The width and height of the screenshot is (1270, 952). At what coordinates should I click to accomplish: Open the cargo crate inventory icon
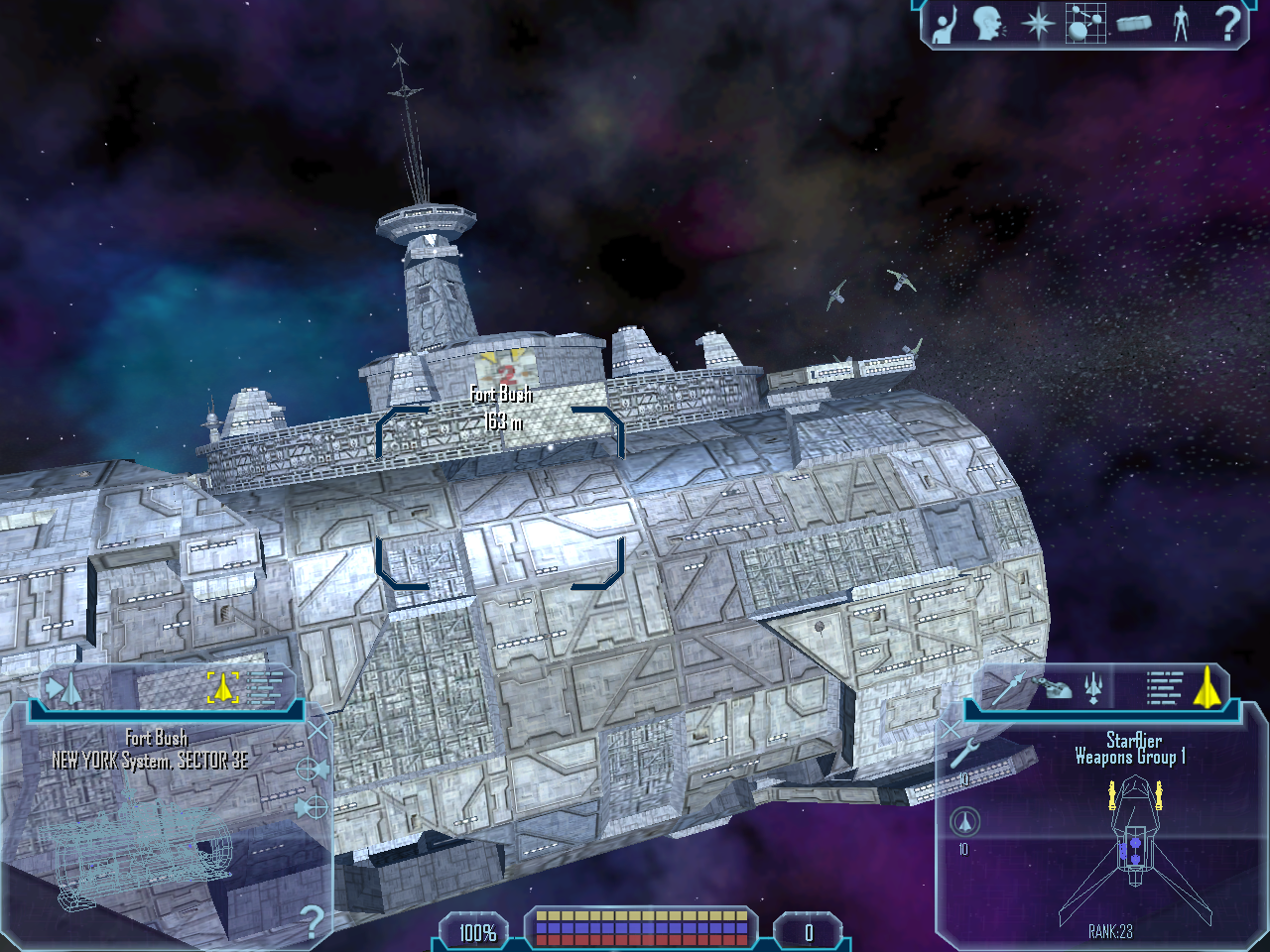(1133, 23)
